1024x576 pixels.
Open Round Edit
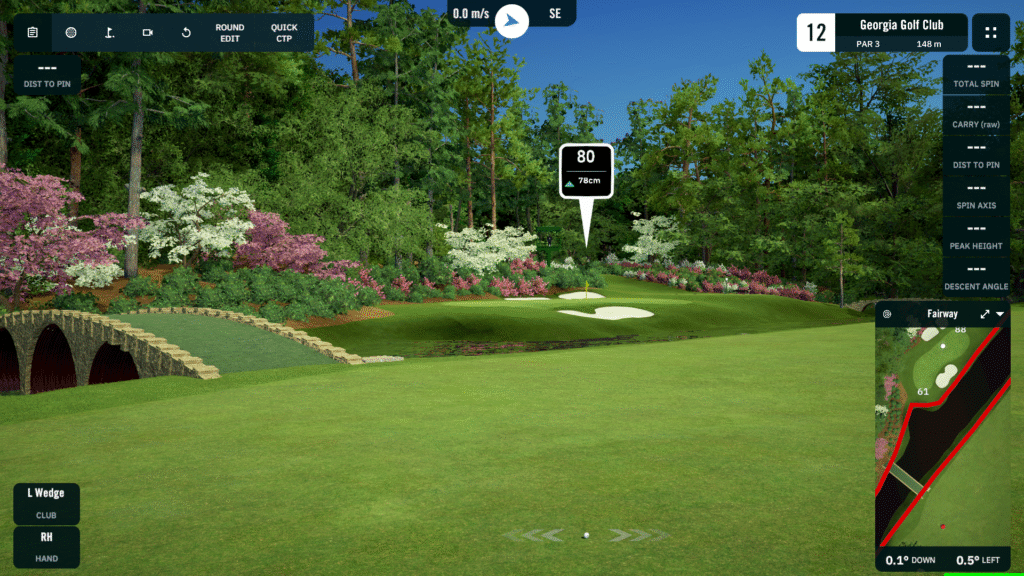coord(230,33)
